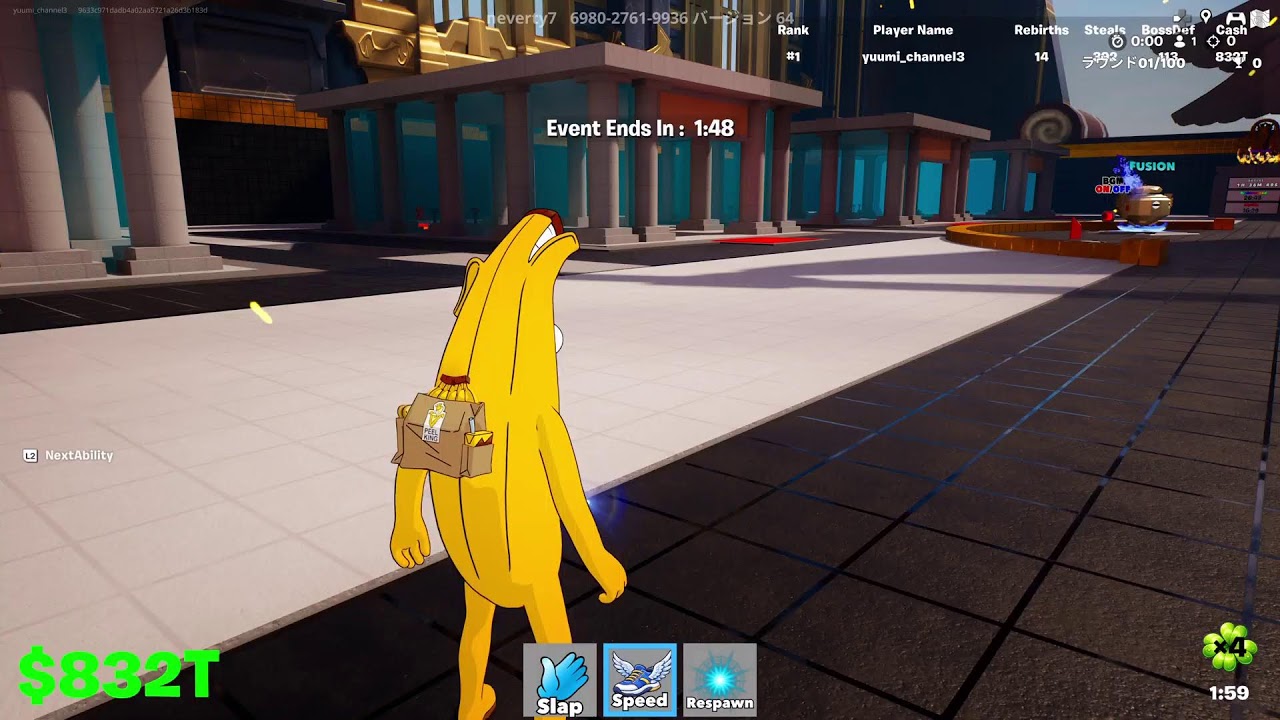Open the map flag icon top right

[x=1259, y=17]
